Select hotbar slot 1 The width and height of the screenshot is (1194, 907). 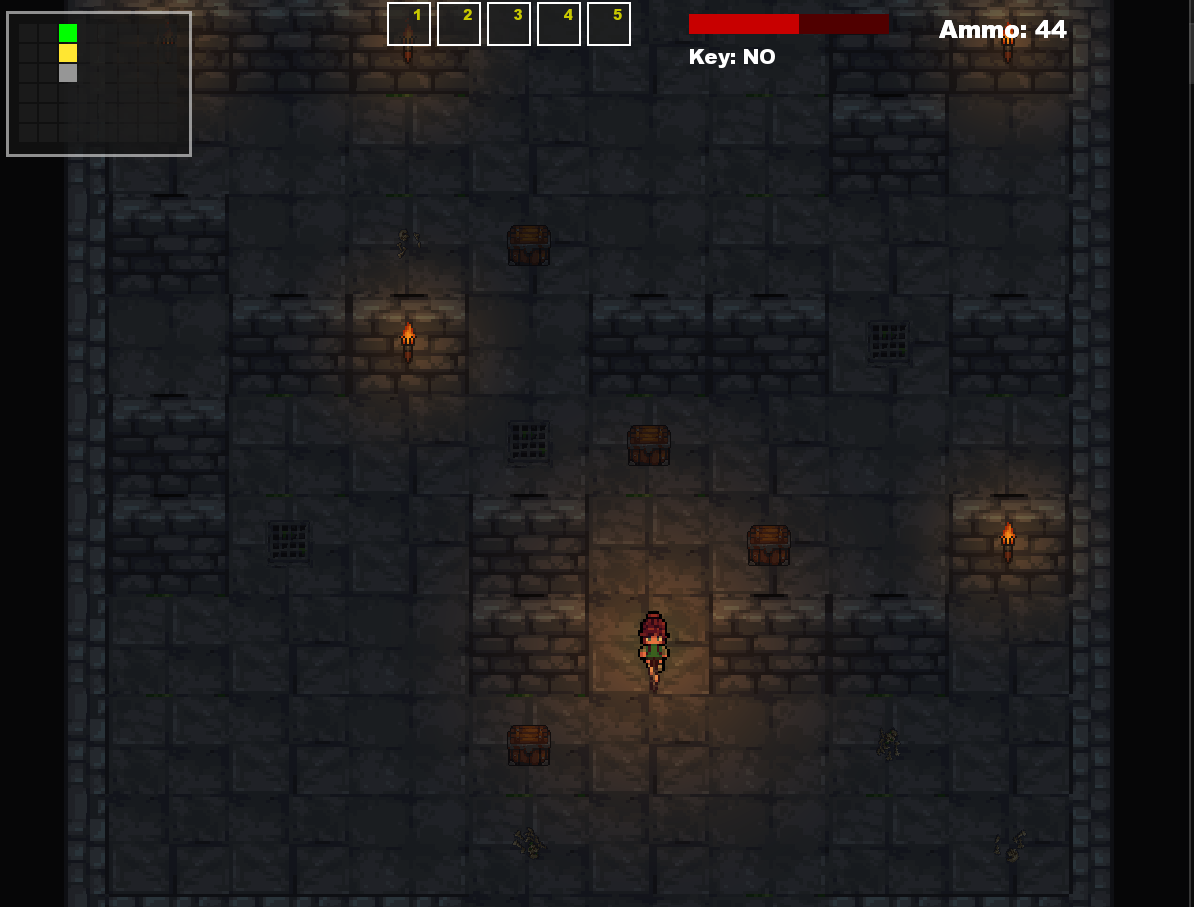409,24
